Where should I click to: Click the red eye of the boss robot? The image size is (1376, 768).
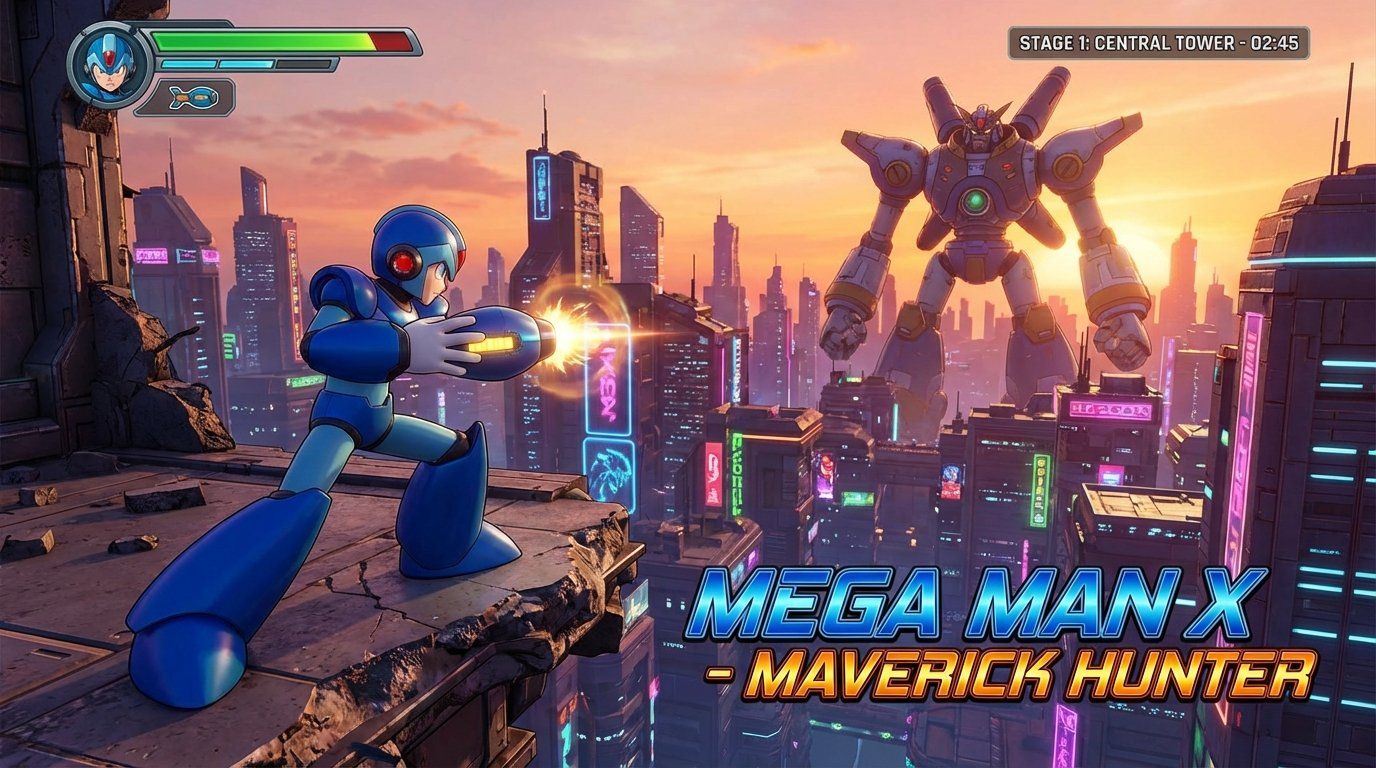pyautogui.click(x=981, y=123)
